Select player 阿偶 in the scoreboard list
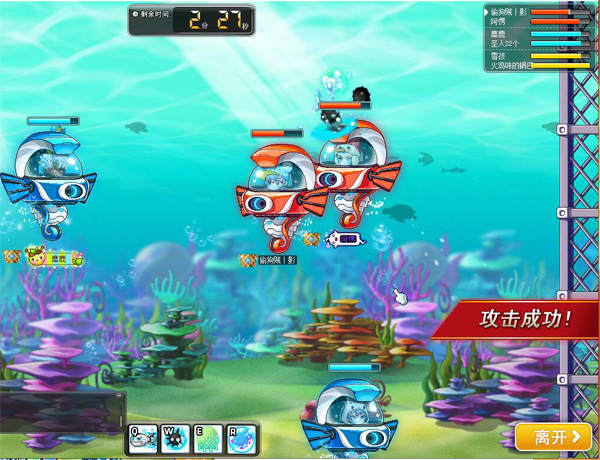The height and width of the screenshot is (460, 600). 499,21
